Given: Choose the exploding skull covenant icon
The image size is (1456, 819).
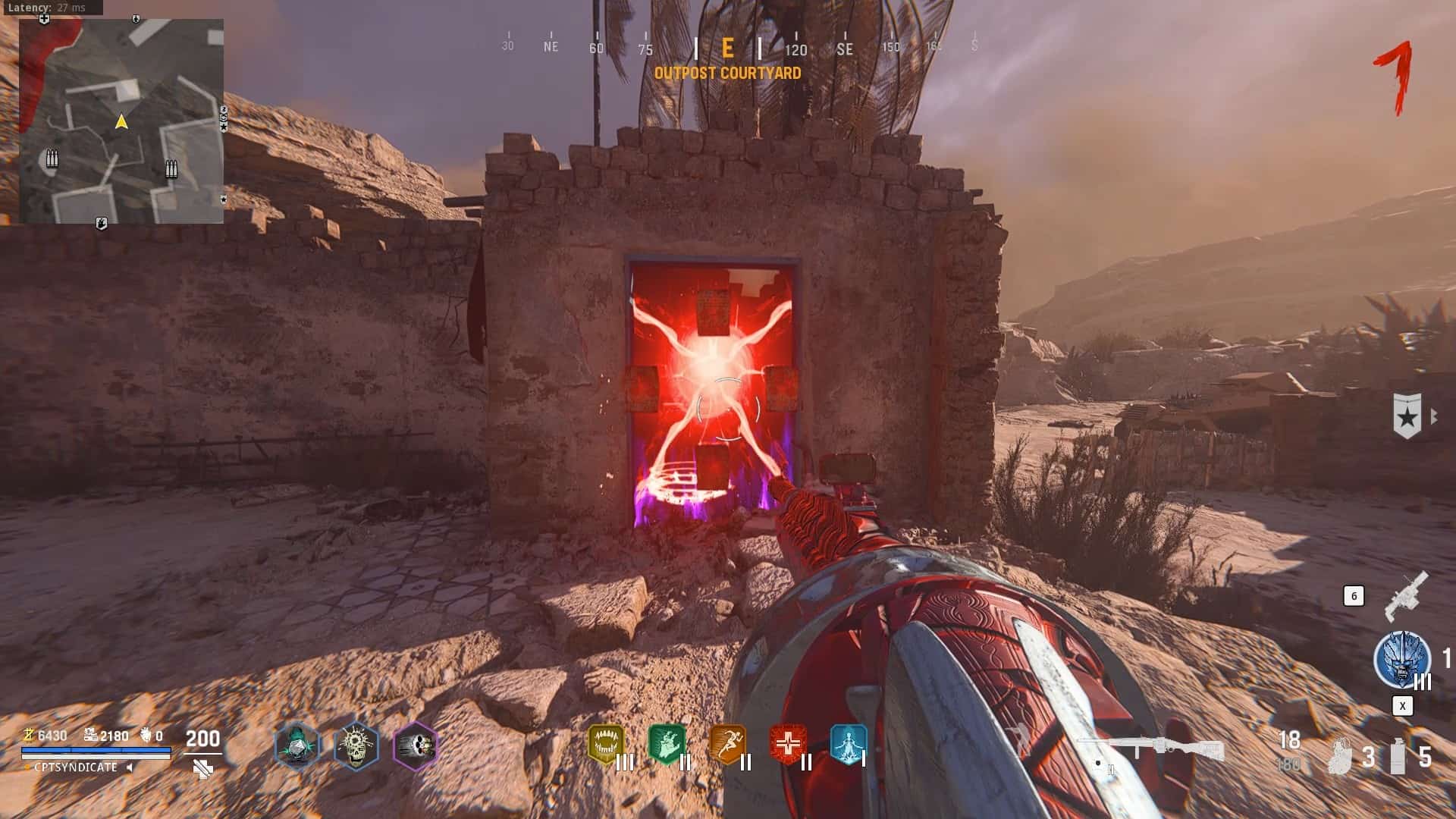Looking at the screenshot, I should coord(356,745).
